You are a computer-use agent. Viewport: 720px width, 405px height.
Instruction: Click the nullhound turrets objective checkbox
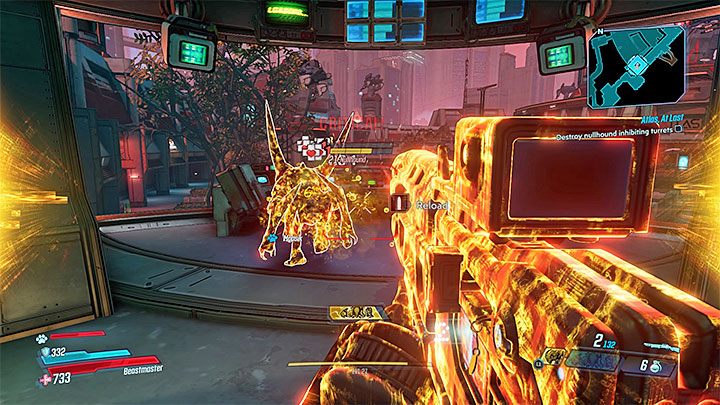pos(678,128)
